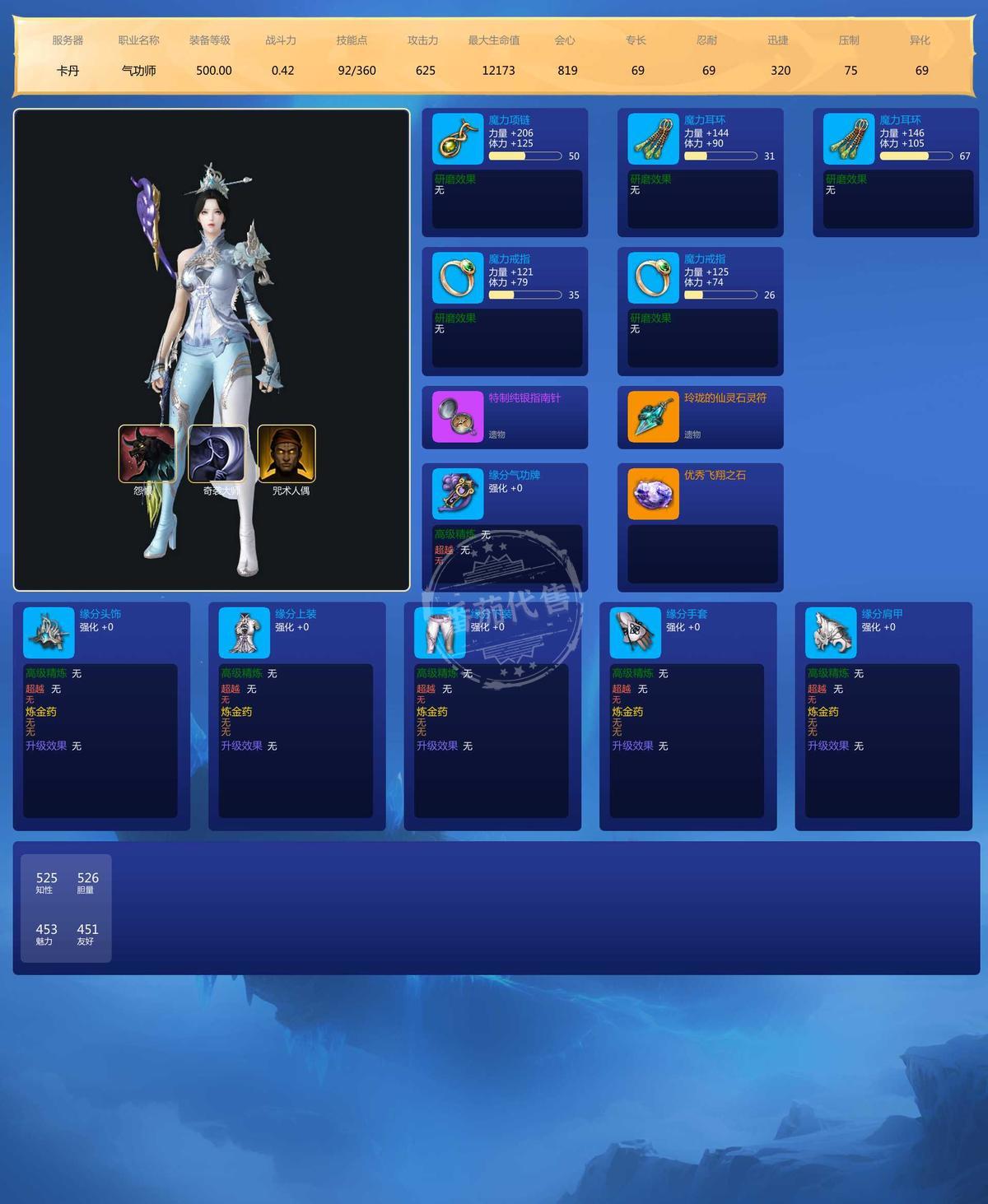This screenshot has width=988, height=1204.
Task: Click the 优秀飞翔之石 purple stone
Action: [653, 495]
